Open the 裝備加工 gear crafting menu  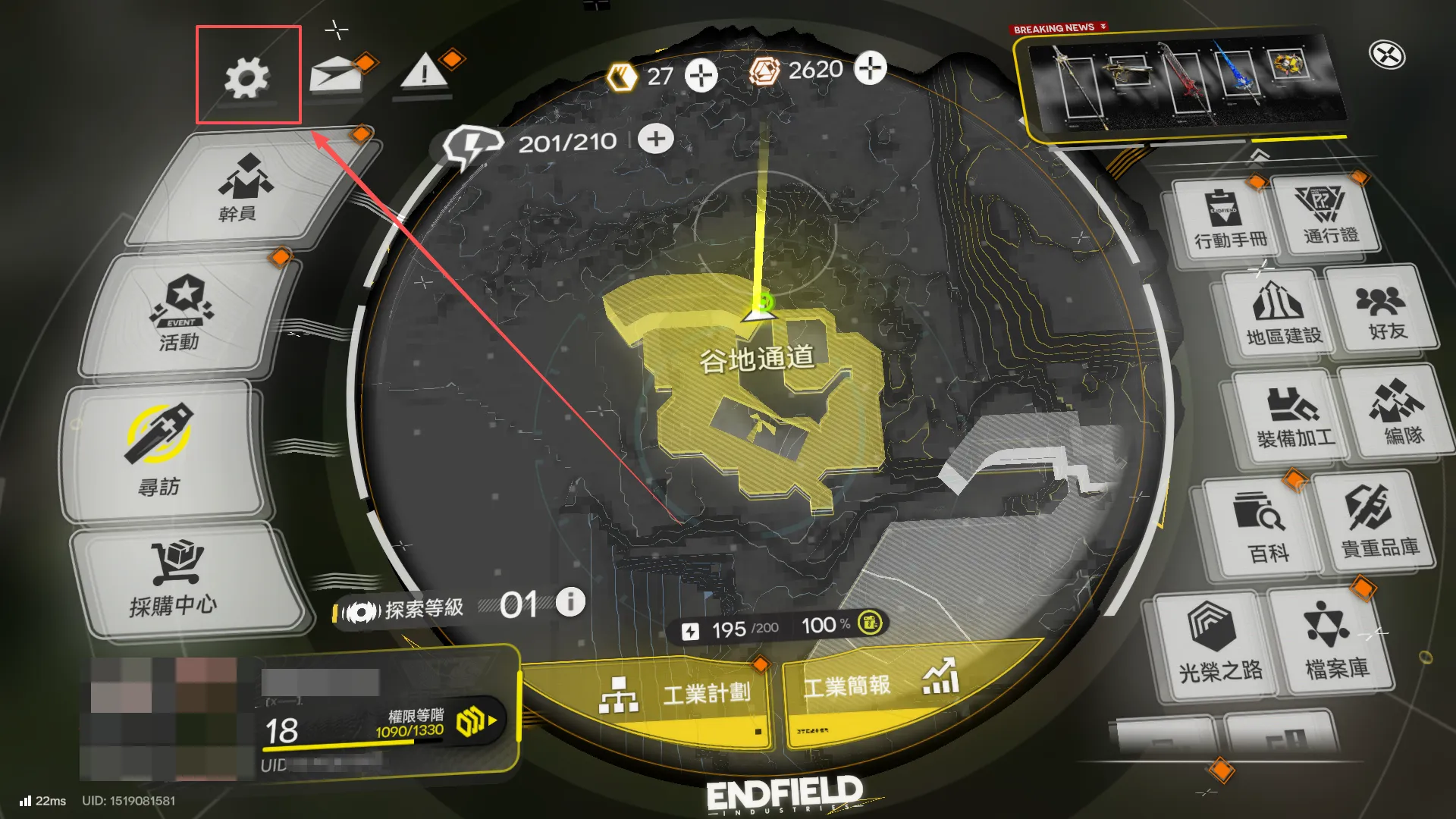coord(1293,416)
